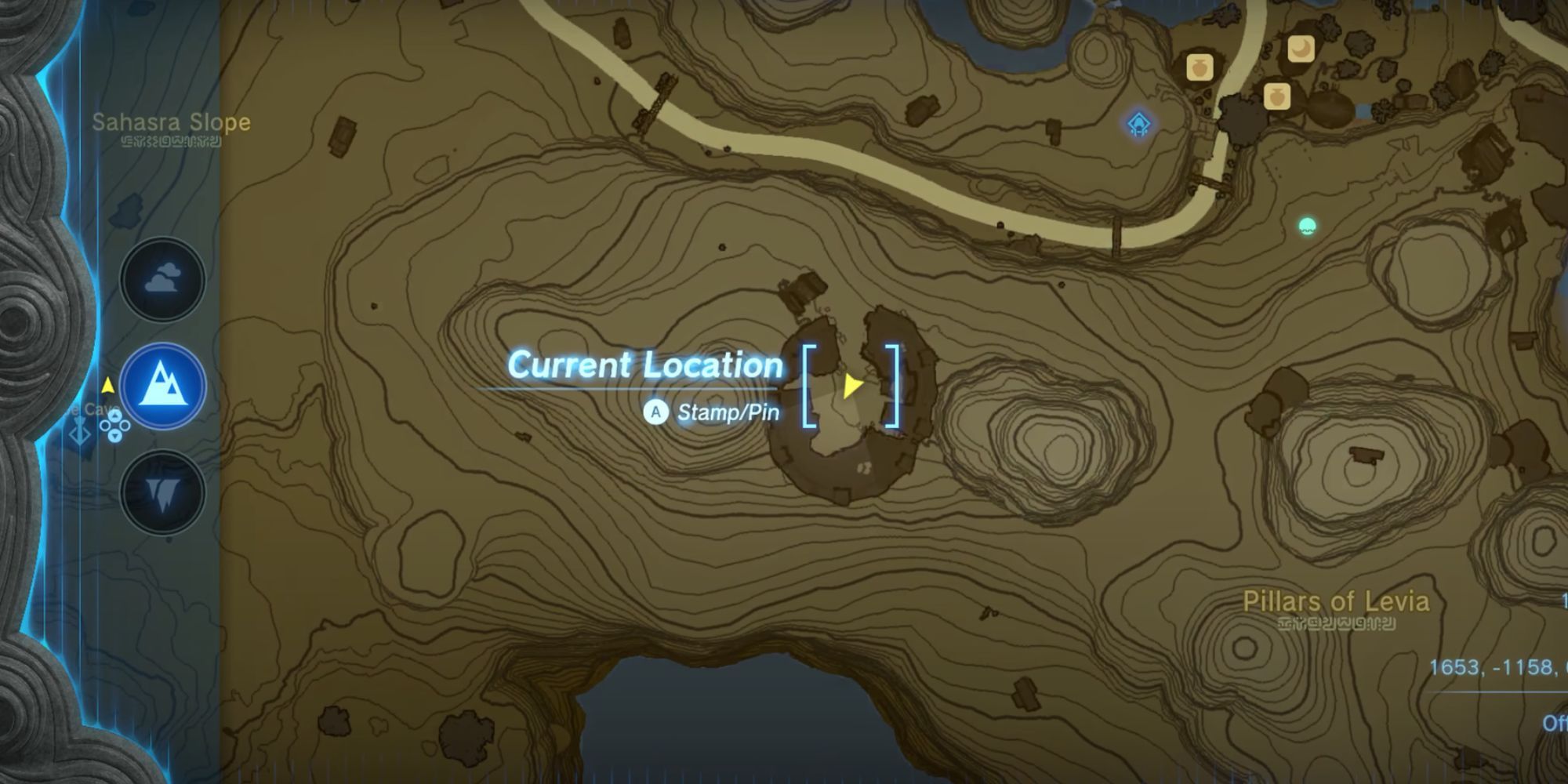This screenshot has height=784, width=1568.
Task: Click the Sahasra Slope region label
Action: tap(171, 123)
